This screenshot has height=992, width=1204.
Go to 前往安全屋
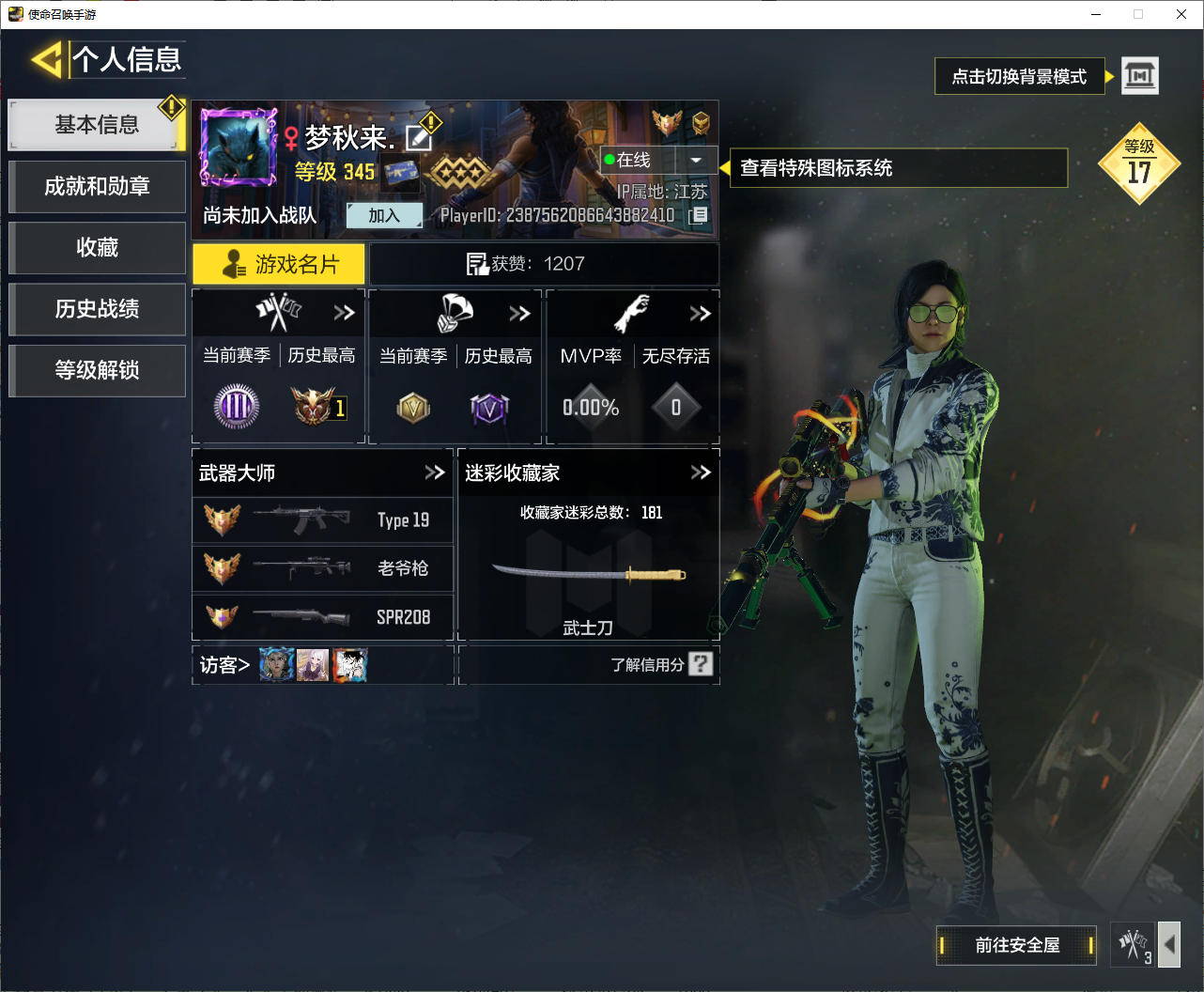coord(1017,945)
